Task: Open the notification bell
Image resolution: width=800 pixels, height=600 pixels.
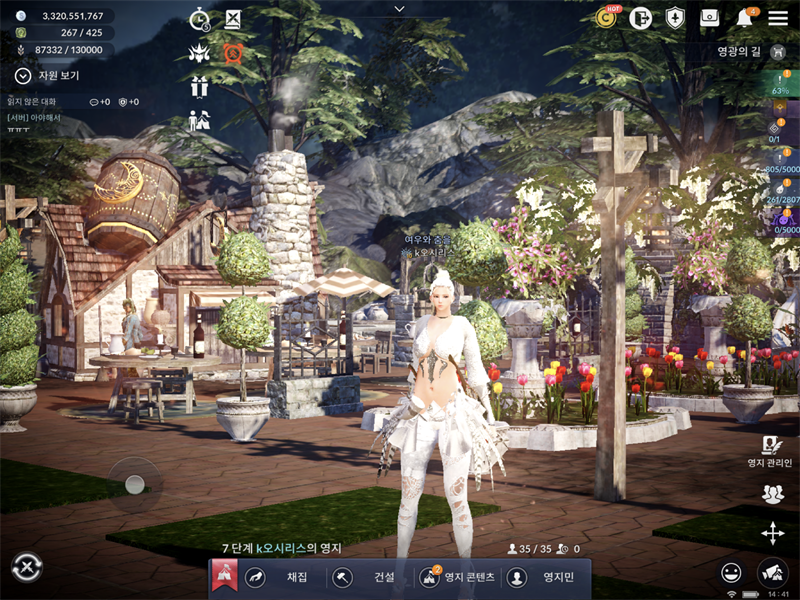Action: 745,17
